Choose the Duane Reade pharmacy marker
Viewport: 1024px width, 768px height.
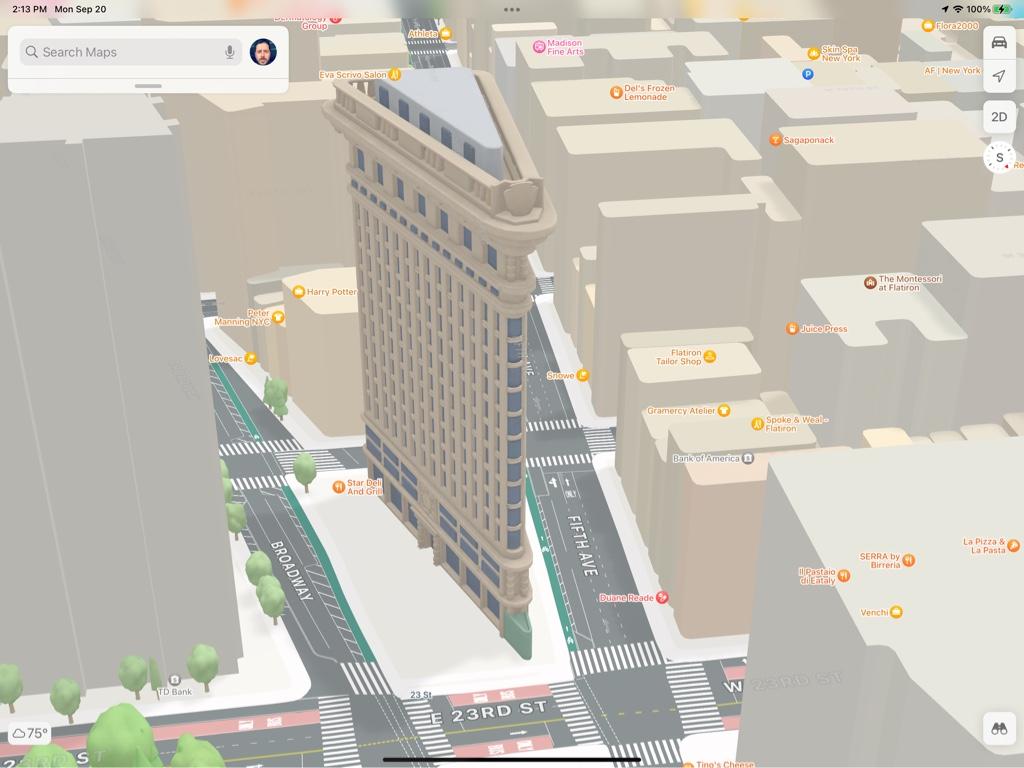coord(661,598)
